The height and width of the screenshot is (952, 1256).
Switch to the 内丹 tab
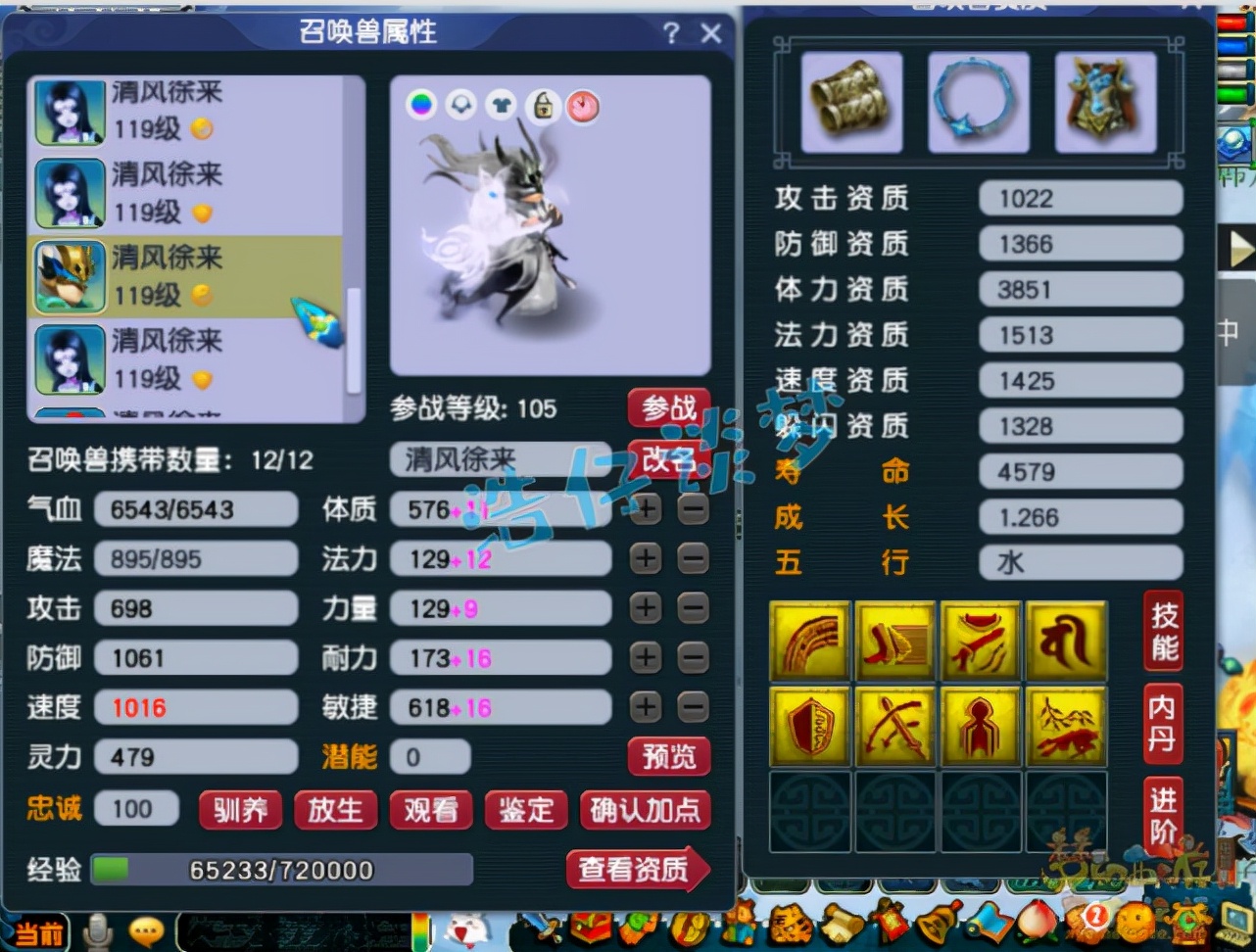(1162, 725)
